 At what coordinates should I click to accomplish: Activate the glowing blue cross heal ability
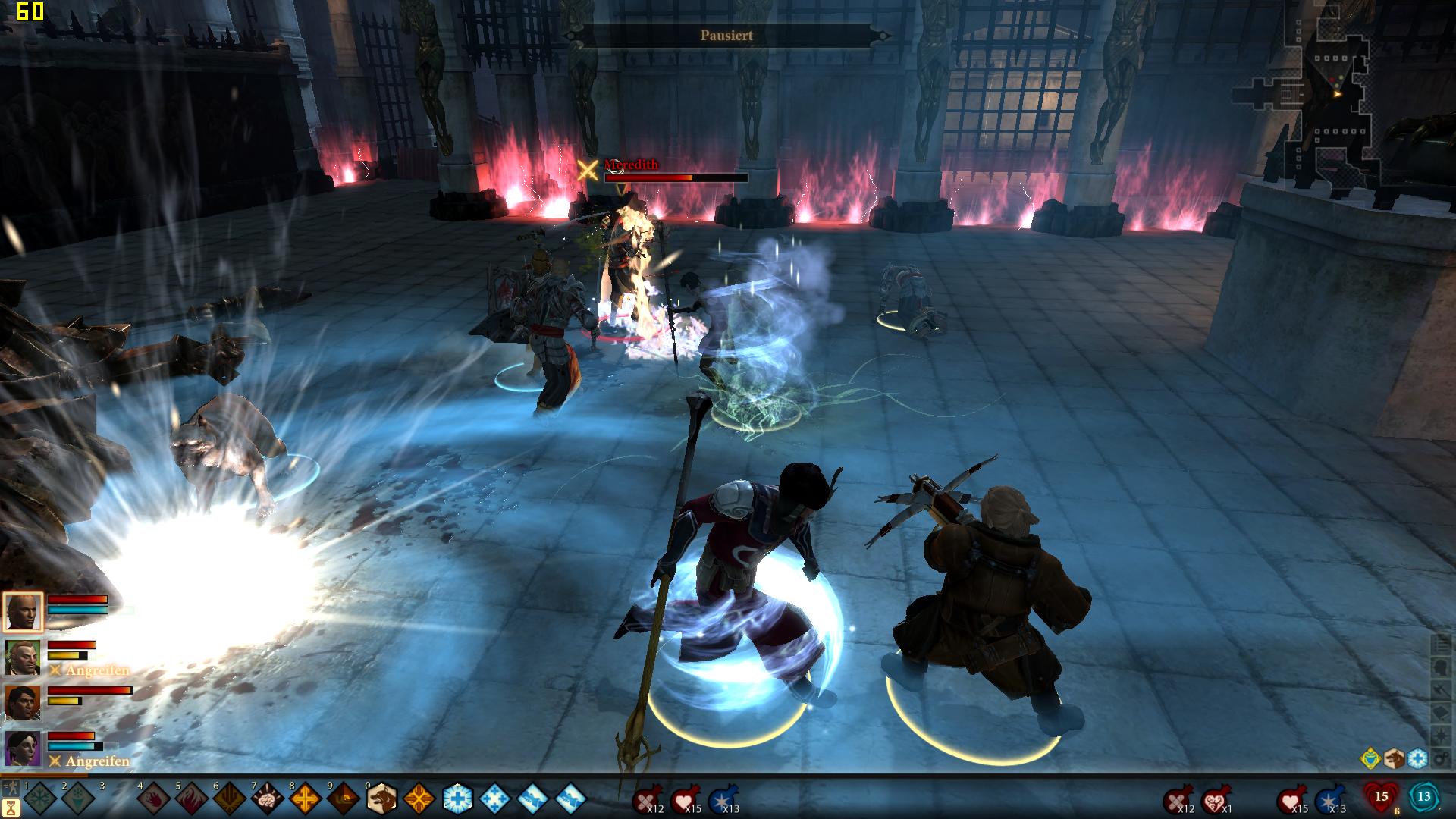coord(457,799)
